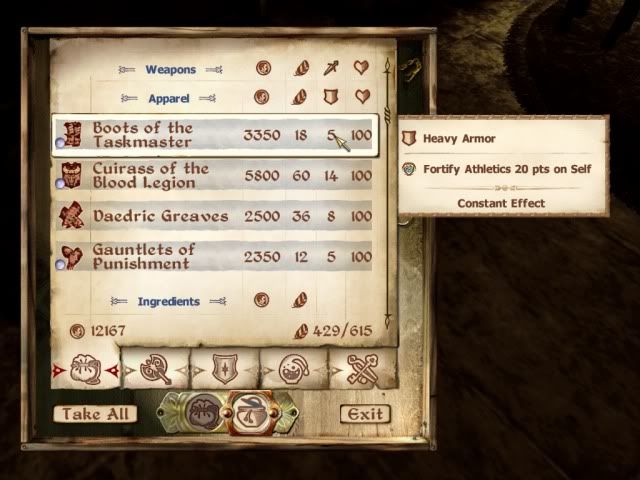Click the Take All button
The image size is (640, 480).
pos(95,413)
